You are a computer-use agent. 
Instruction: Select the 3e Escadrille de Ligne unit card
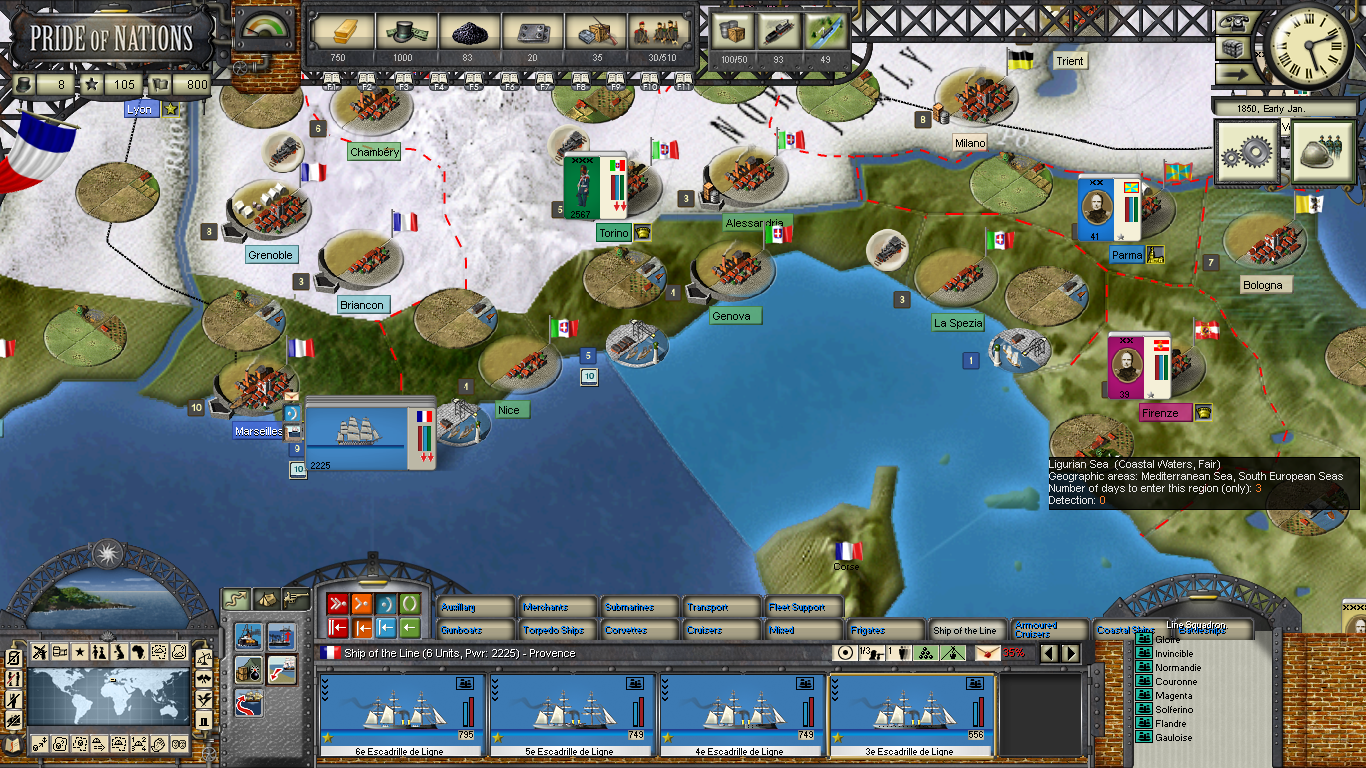tap(911, 714)
